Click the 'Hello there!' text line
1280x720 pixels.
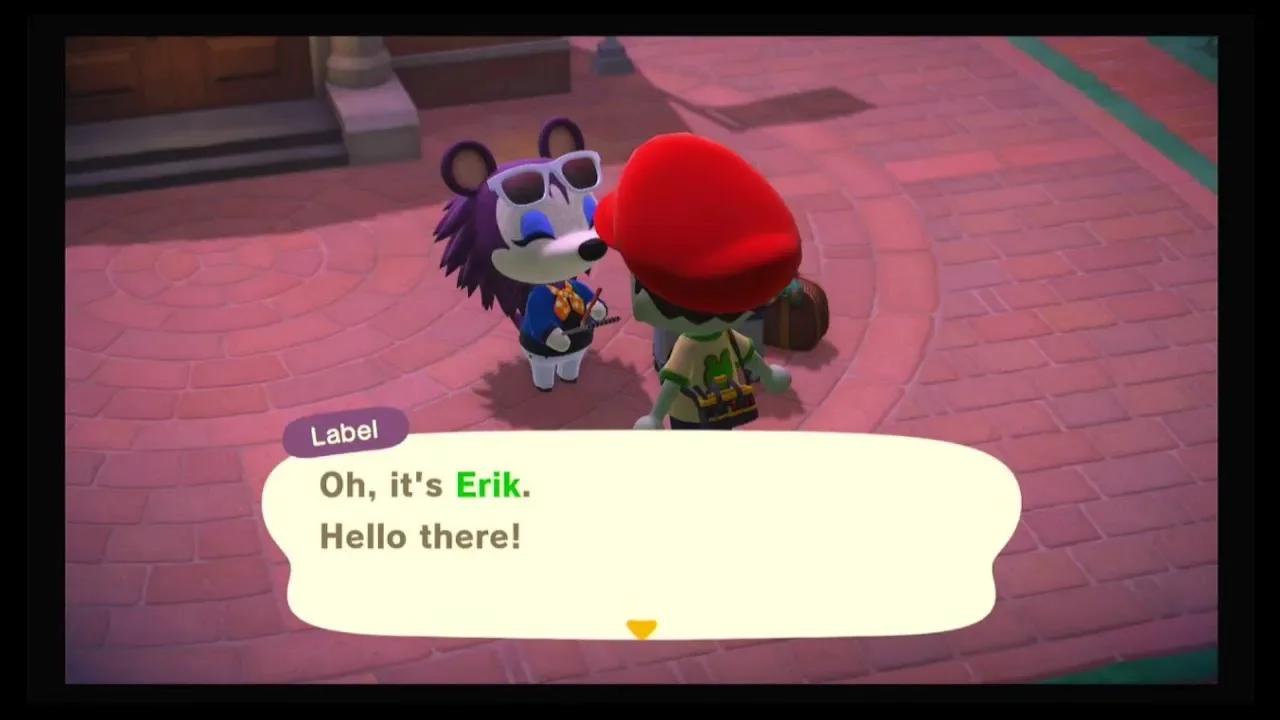click(420, 537)
